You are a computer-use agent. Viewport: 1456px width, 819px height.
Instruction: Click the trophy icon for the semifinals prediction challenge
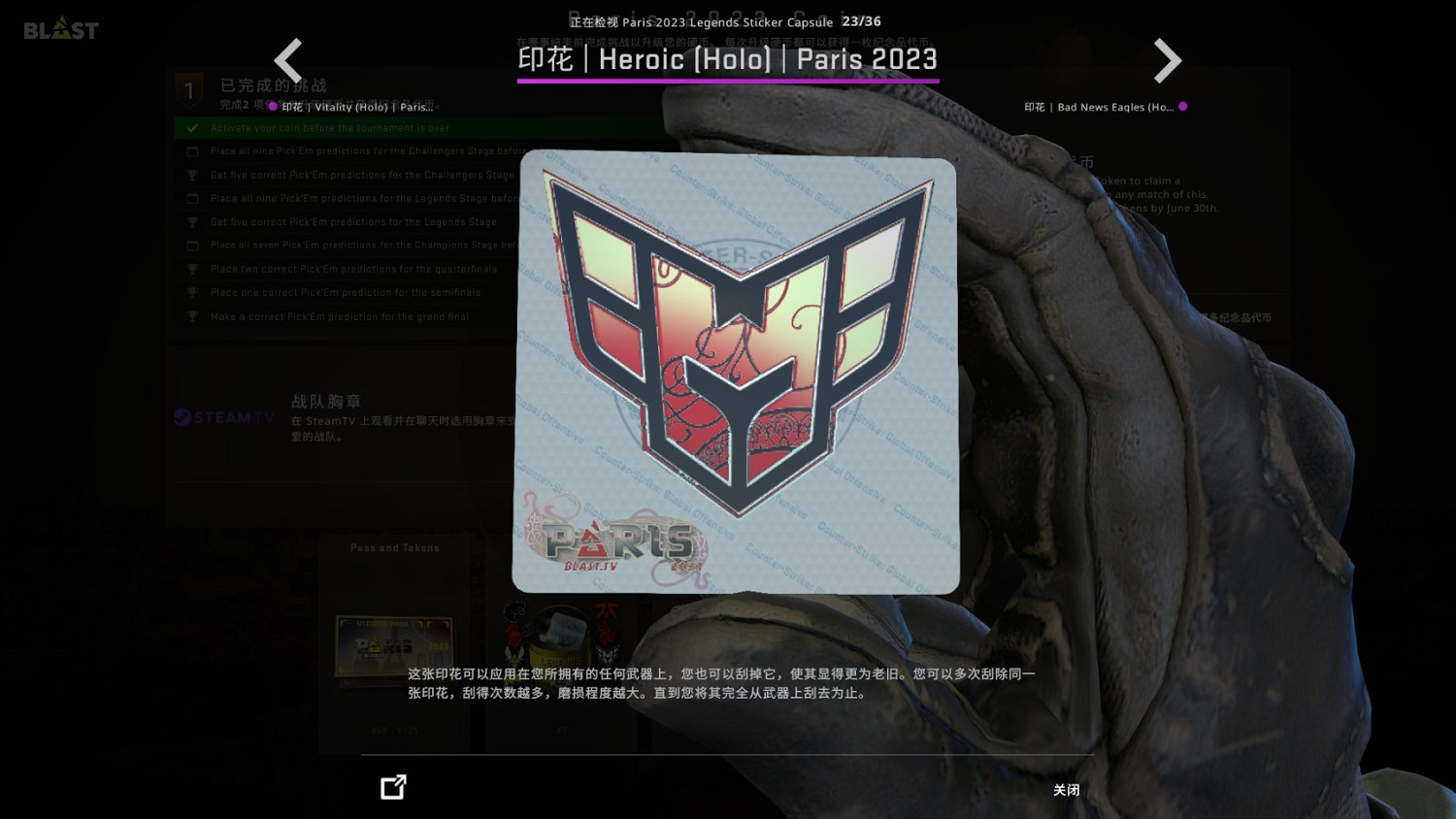[191, 292]
